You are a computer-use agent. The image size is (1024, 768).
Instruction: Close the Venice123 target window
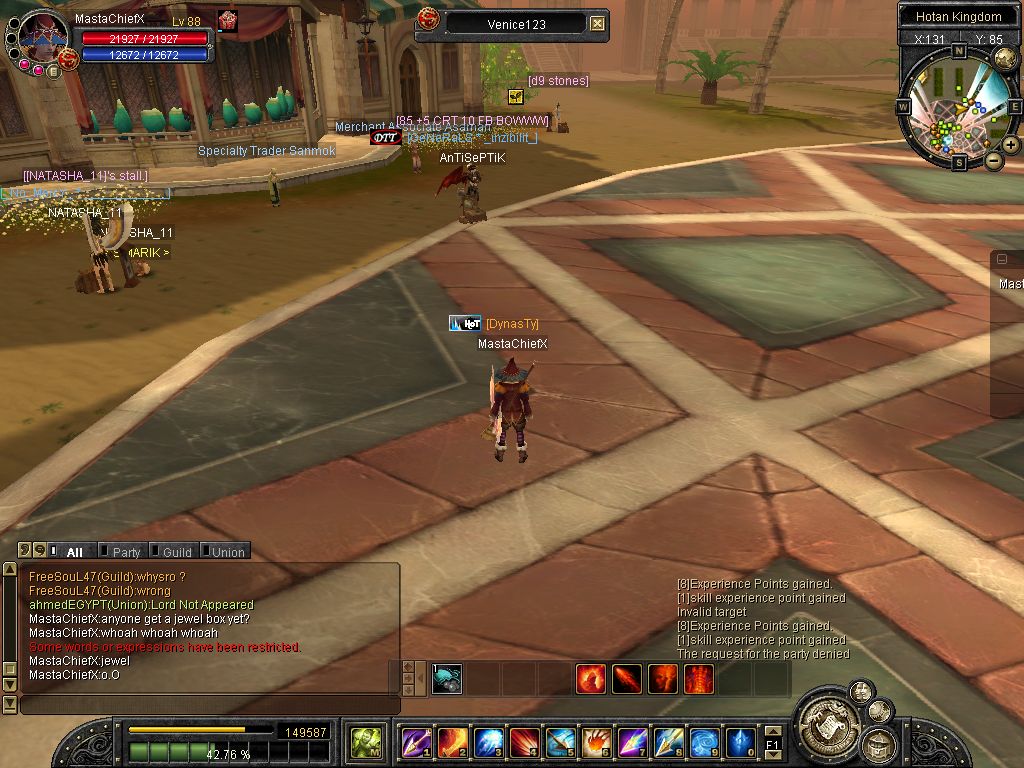click(x=597, y=24)
